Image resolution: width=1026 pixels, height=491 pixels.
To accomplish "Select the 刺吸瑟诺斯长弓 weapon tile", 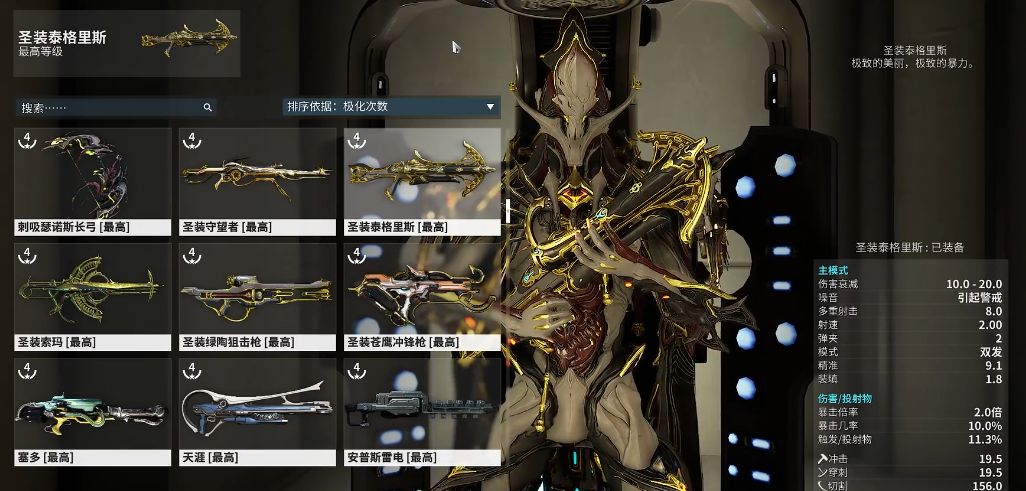I will tap(93, 180).
